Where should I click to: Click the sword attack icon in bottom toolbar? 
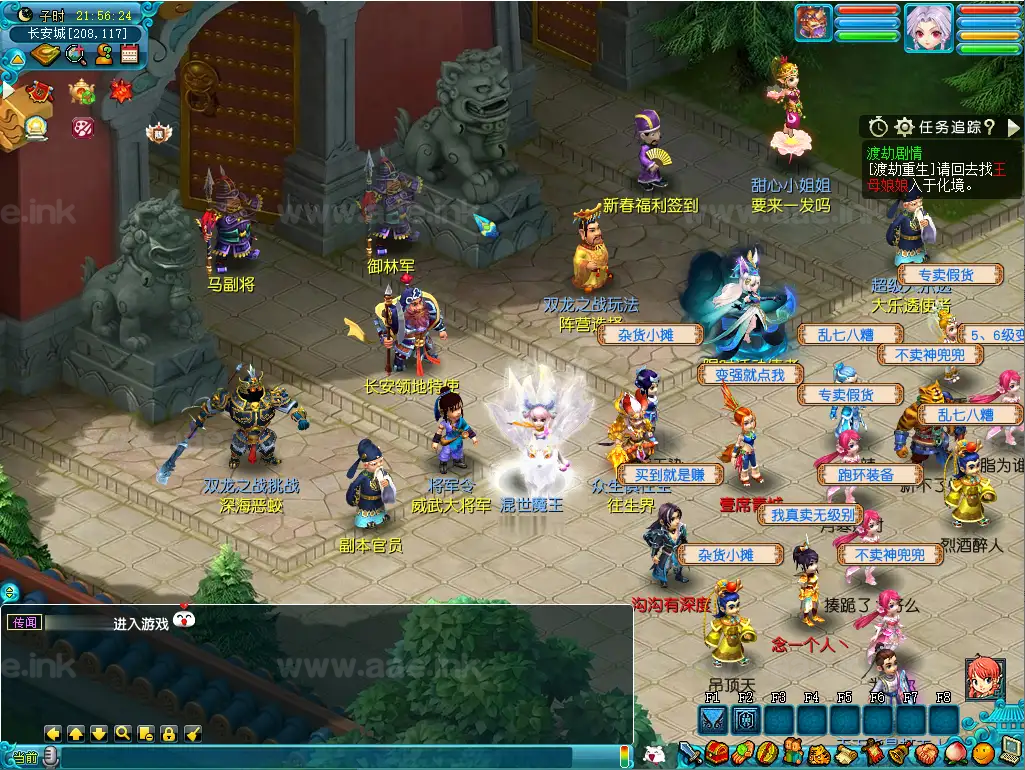click(691, 752)
